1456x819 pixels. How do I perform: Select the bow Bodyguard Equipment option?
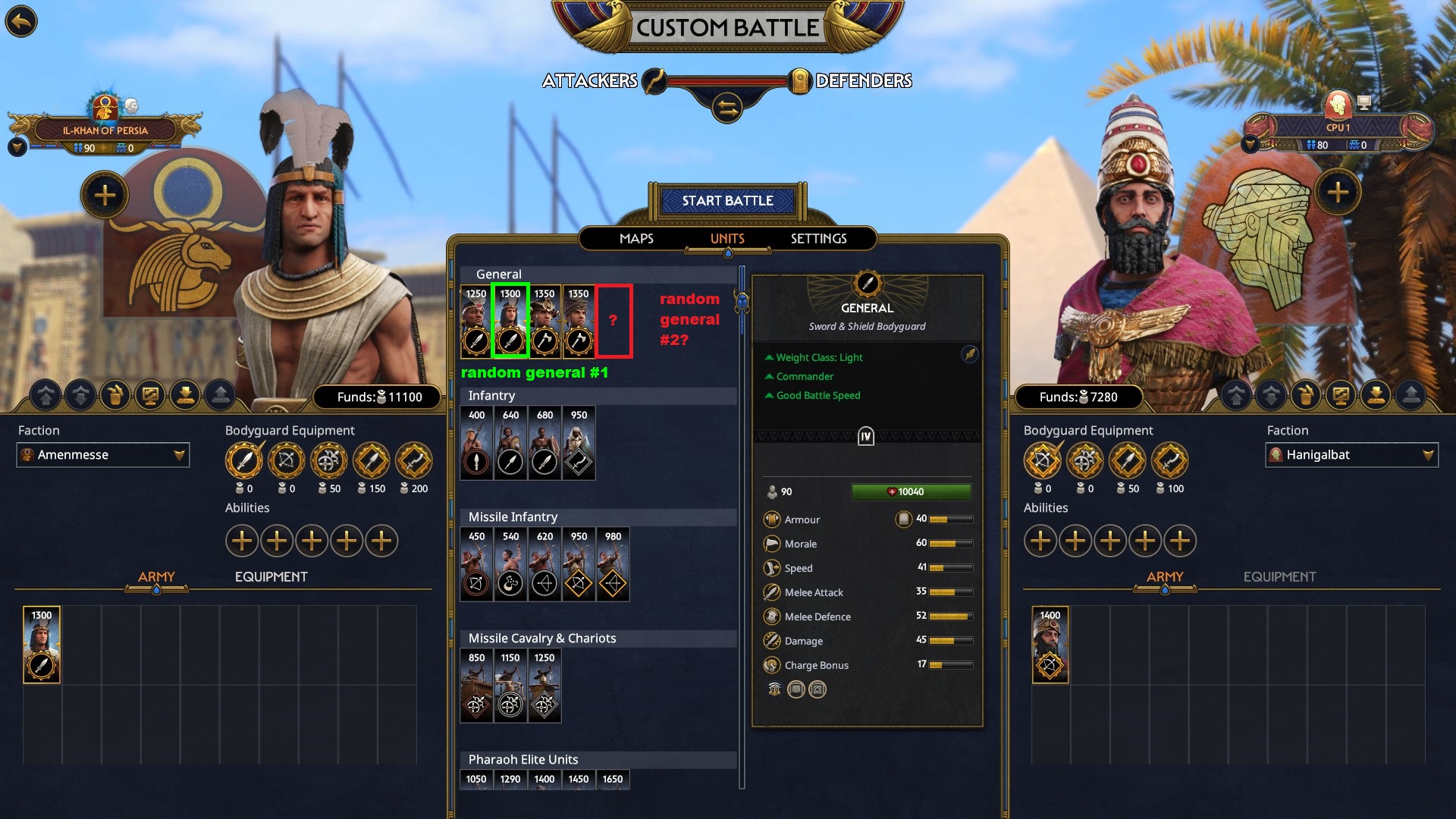click(x=287, y=461)
